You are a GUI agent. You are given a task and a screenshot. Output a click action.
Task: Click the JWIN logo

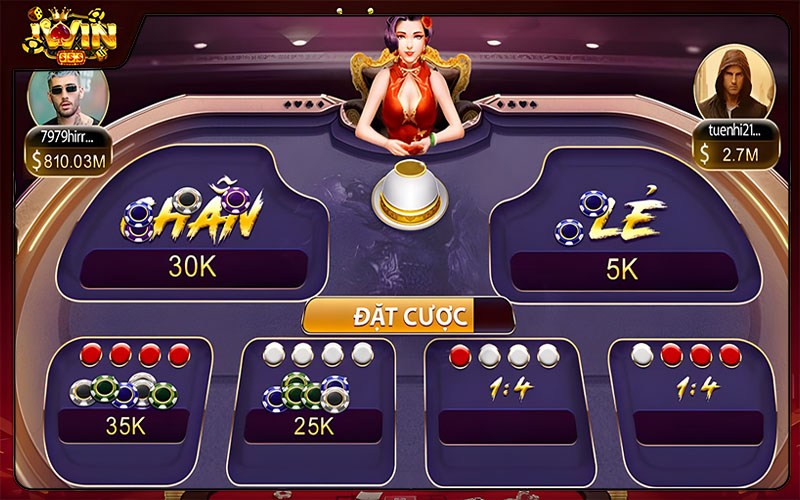(70, 33)
